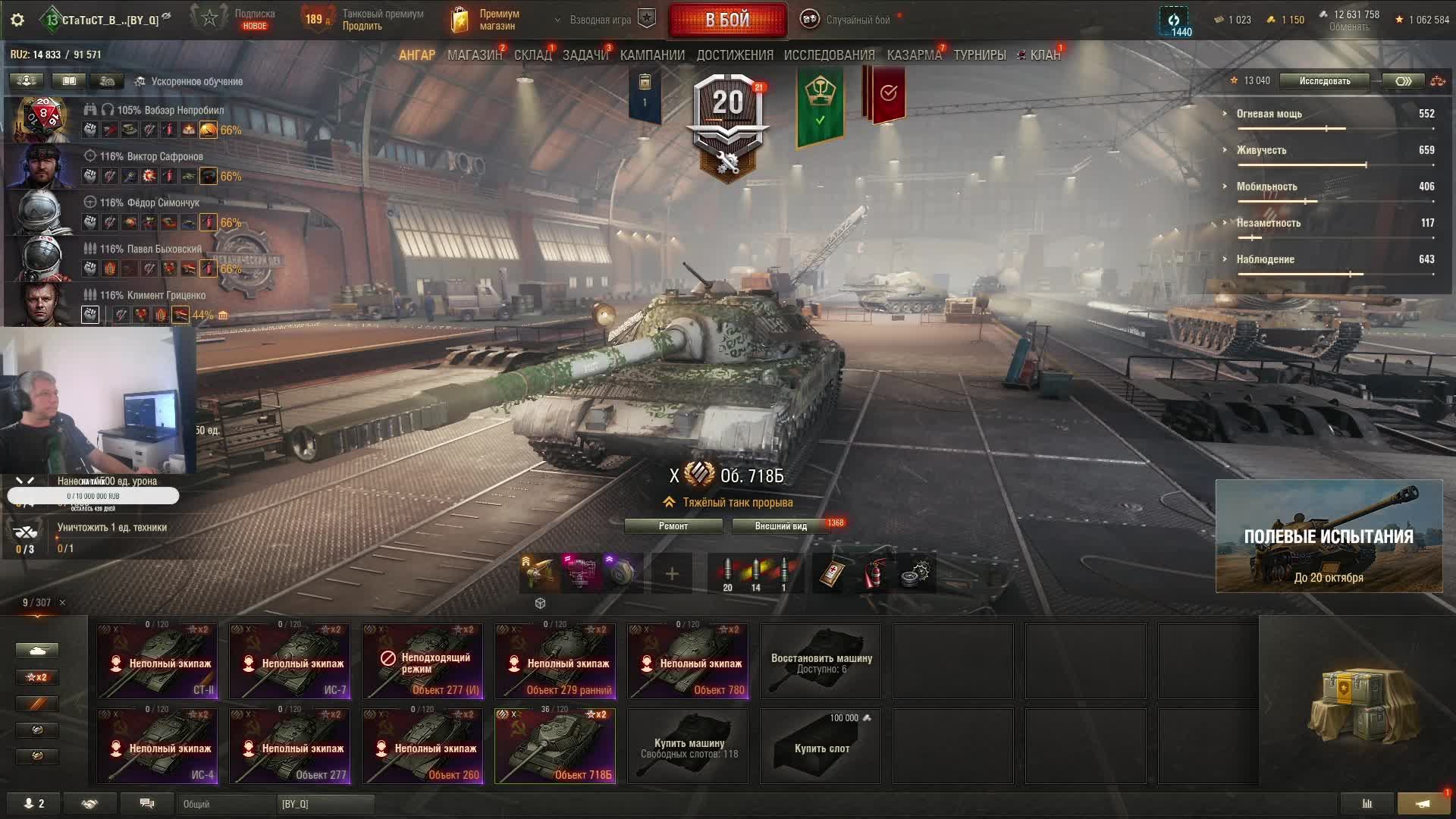
Task: Click the Ремонт button
Action: pos(673,526)
